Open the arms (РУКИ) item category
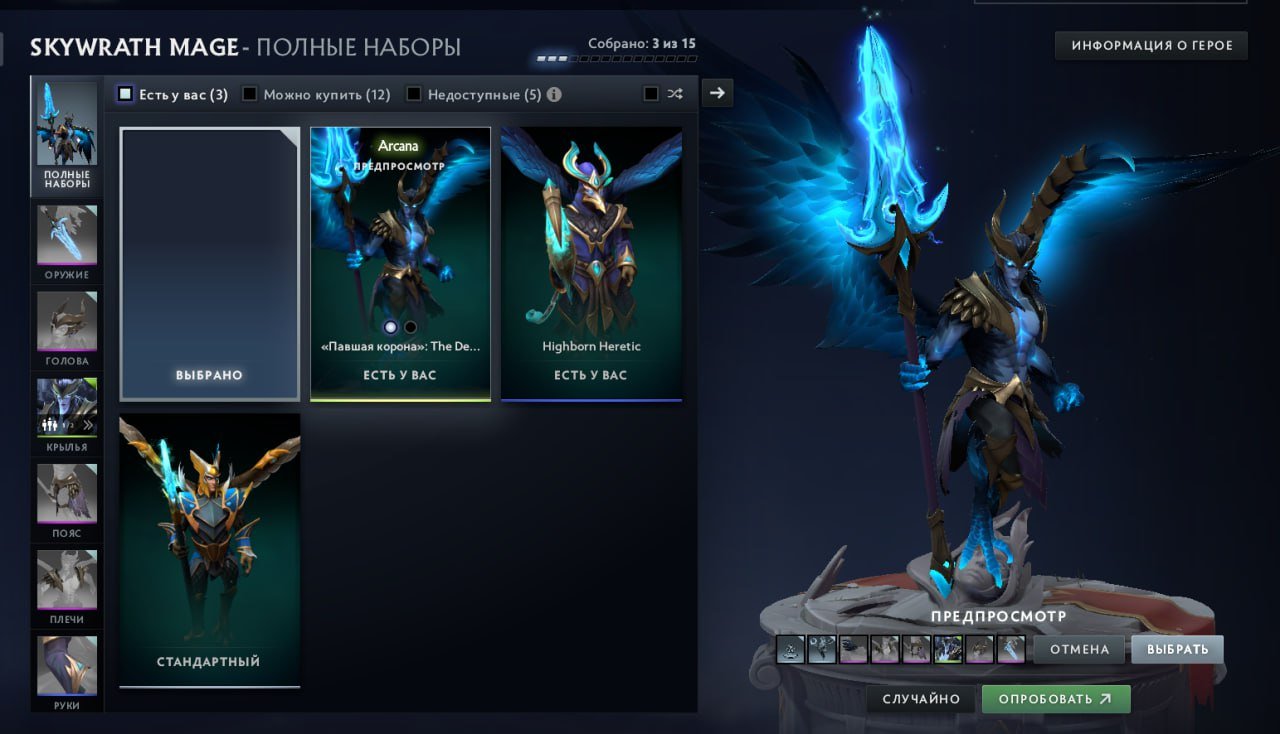1280x734 pixels. (x=66, y=666)
